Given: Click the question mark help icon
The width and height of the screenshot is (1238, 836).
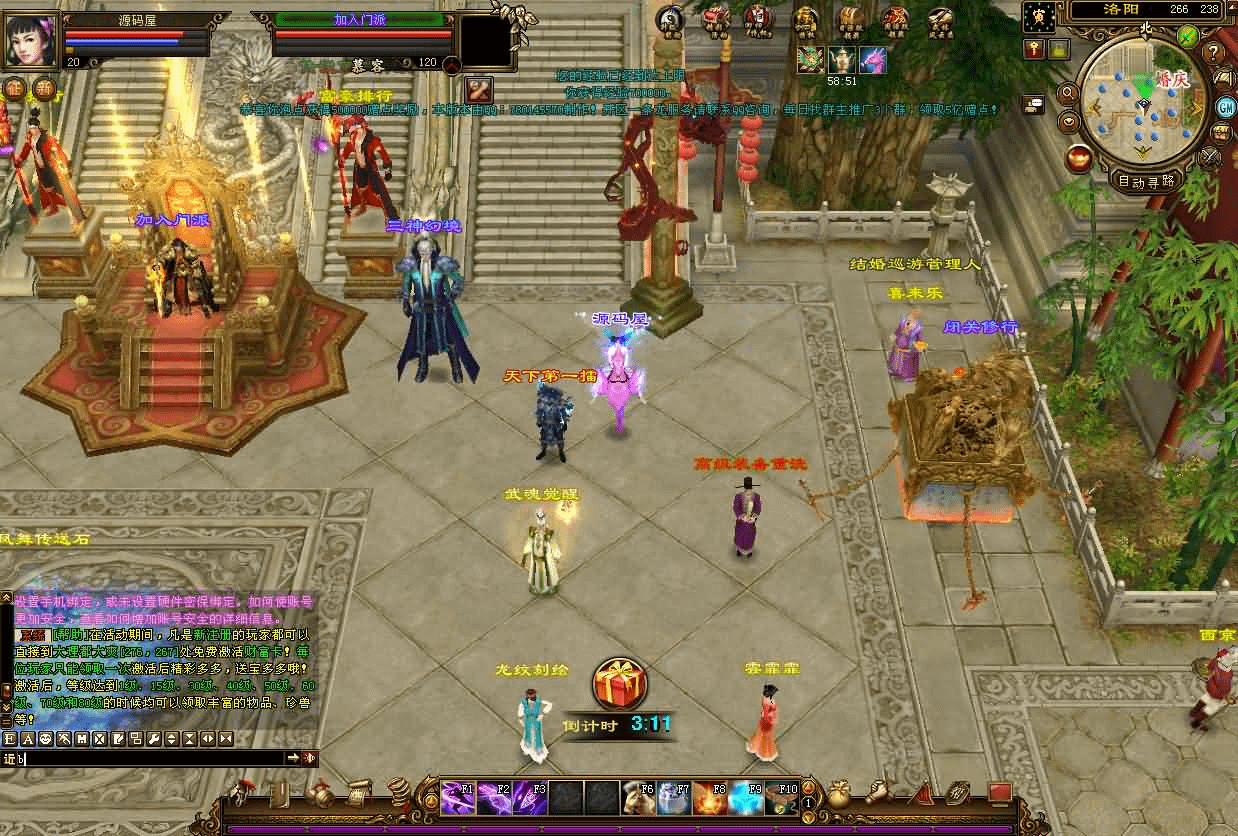Looking at the screenshot, I should (1214, 53).
